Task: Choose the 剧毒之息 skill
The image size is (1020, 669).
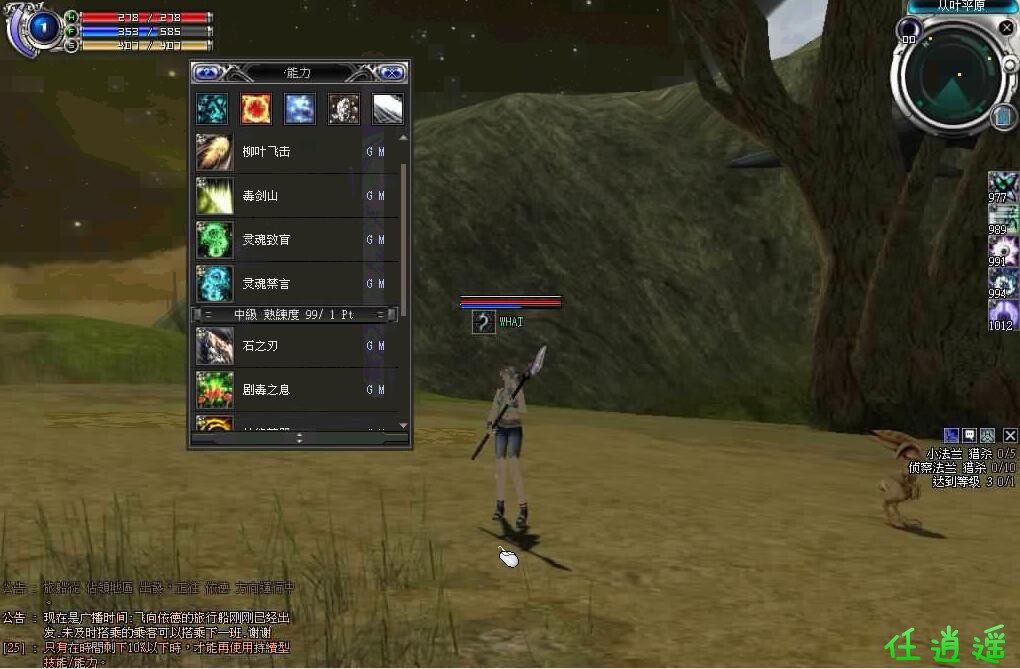Action: [290, 389]
